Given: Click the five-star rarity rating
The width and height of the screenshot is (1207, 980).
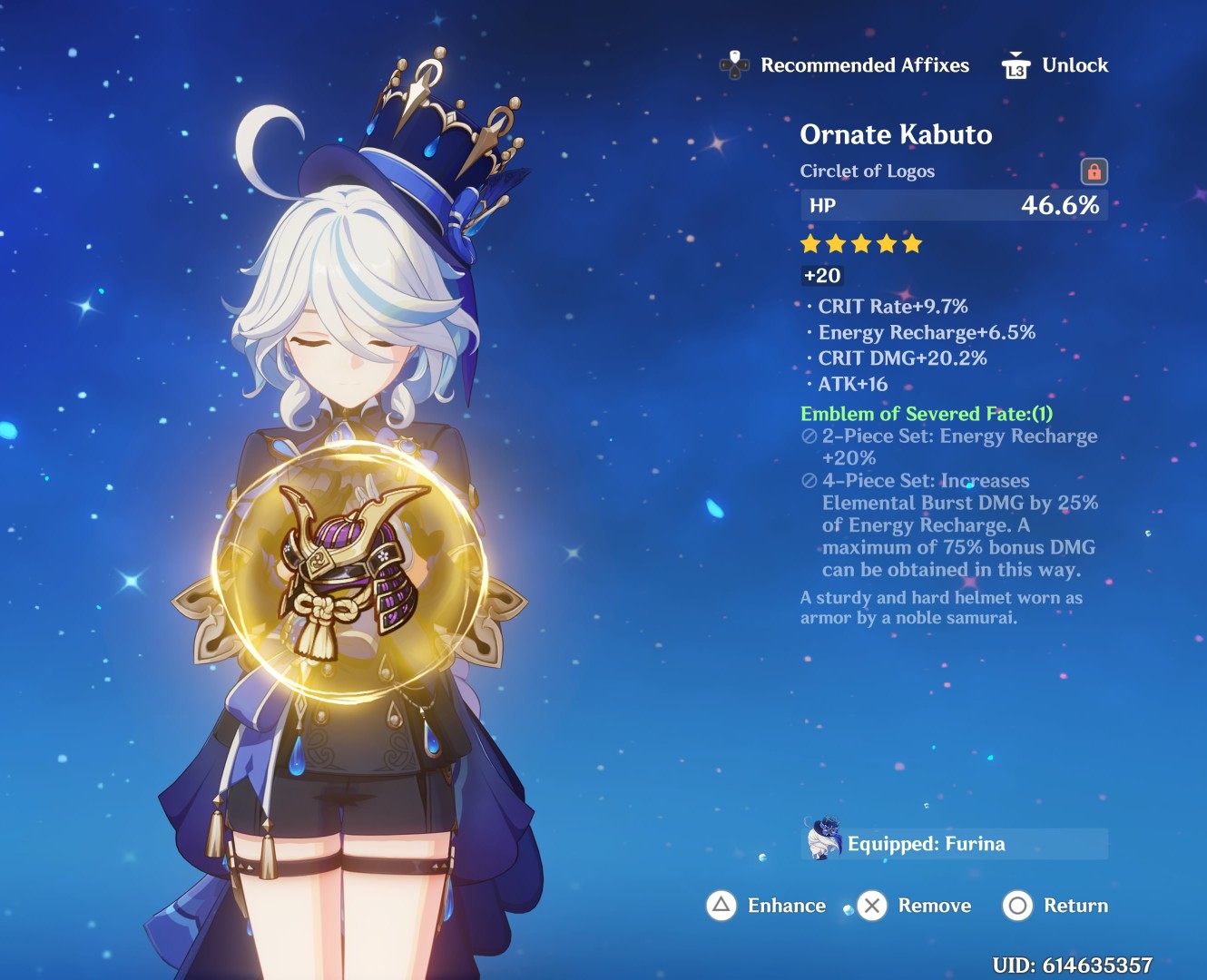Looking at the screenshot, I should click(x=859, y=243).
